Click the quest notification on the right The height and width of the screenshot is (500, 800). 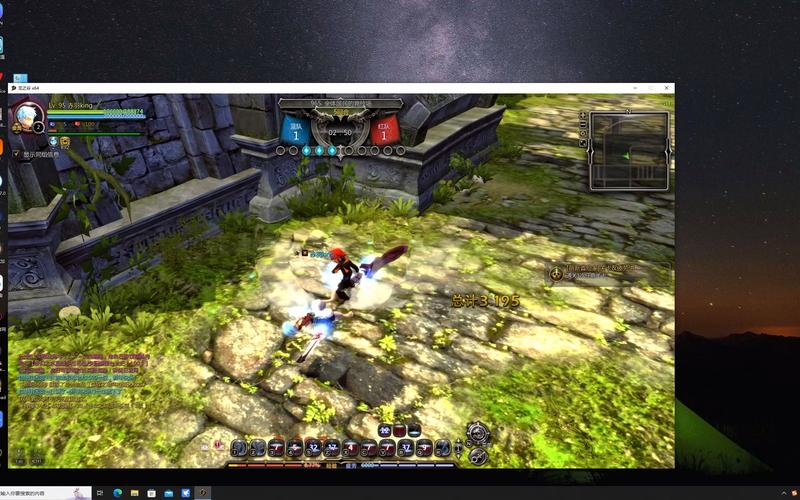[600, 271]
